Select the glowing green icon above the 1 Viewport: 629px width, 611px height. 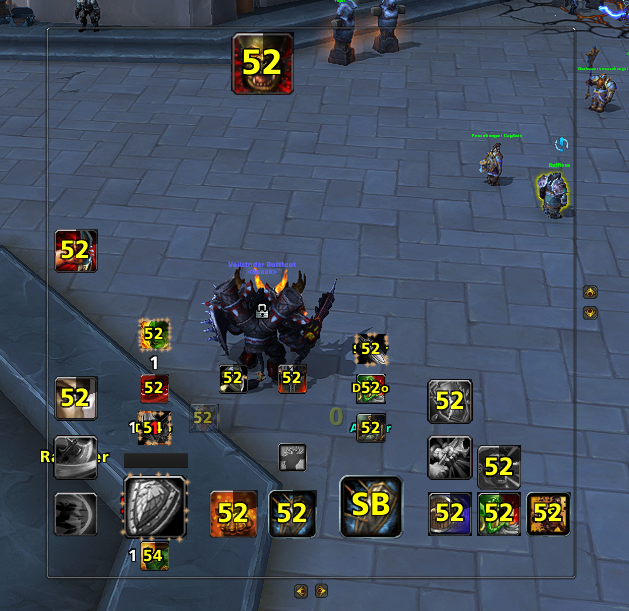pos(153,333)
